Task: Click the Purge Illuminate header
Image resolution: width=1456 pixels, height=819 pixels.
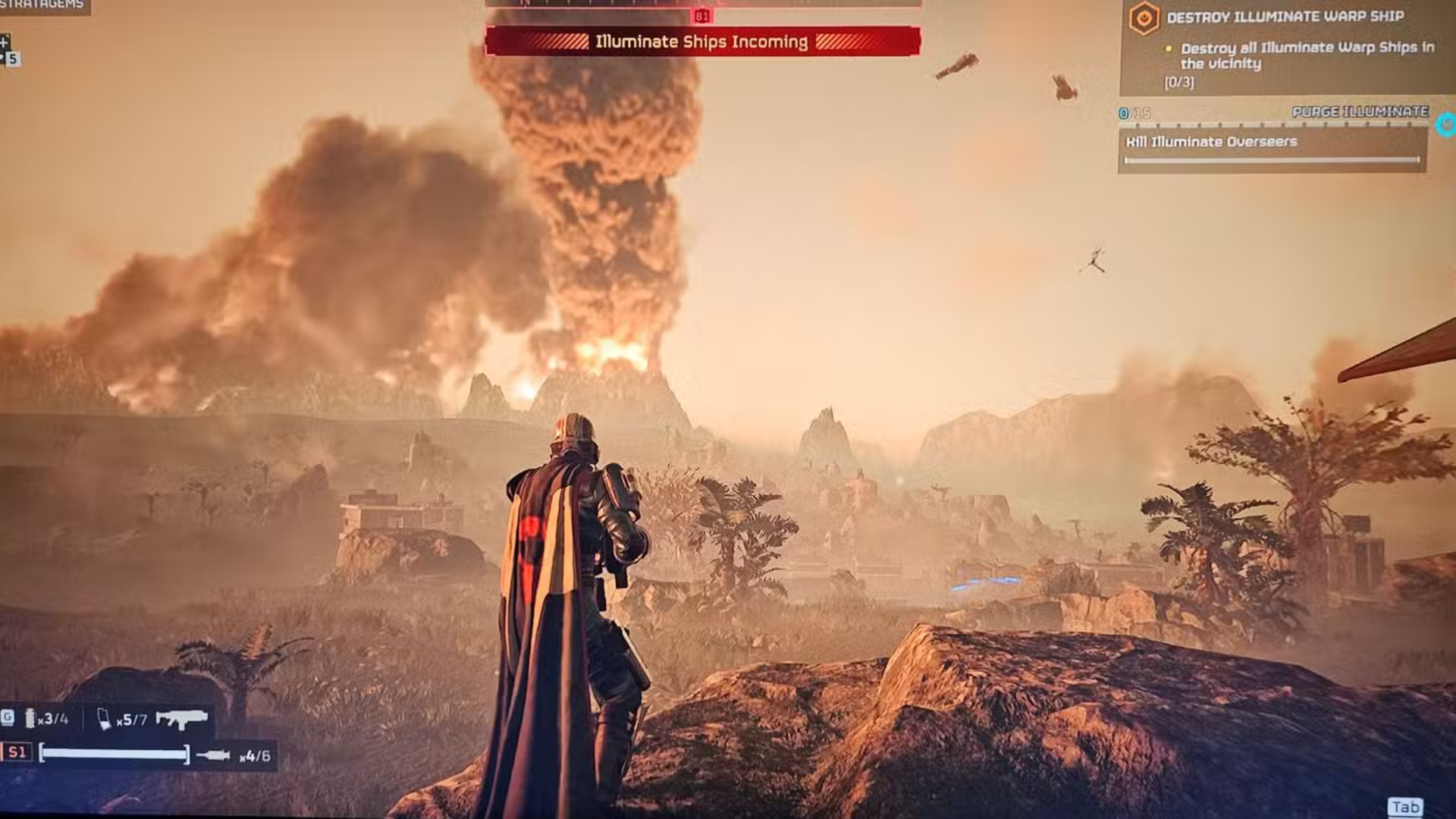Action: tap(1360, 112)
